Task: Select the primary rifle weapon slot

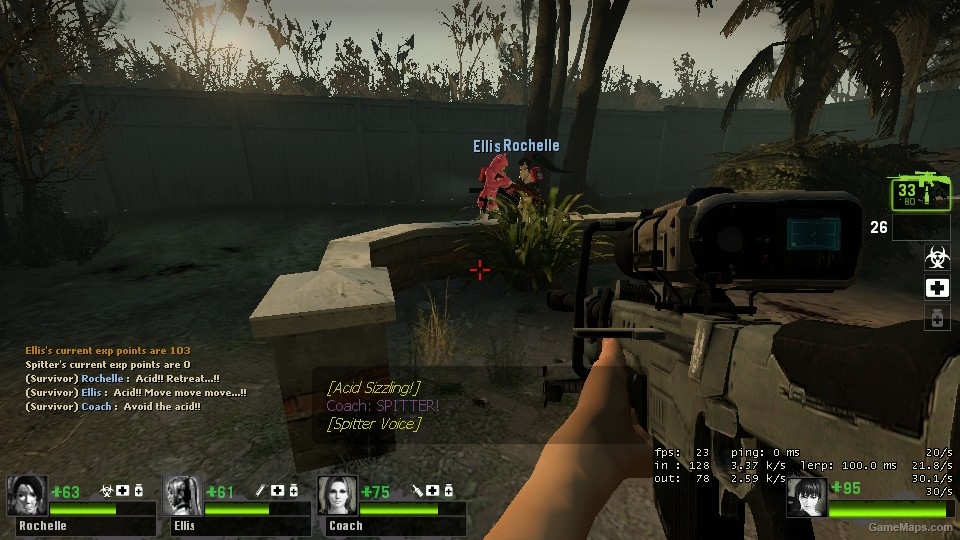Action: 919,191
